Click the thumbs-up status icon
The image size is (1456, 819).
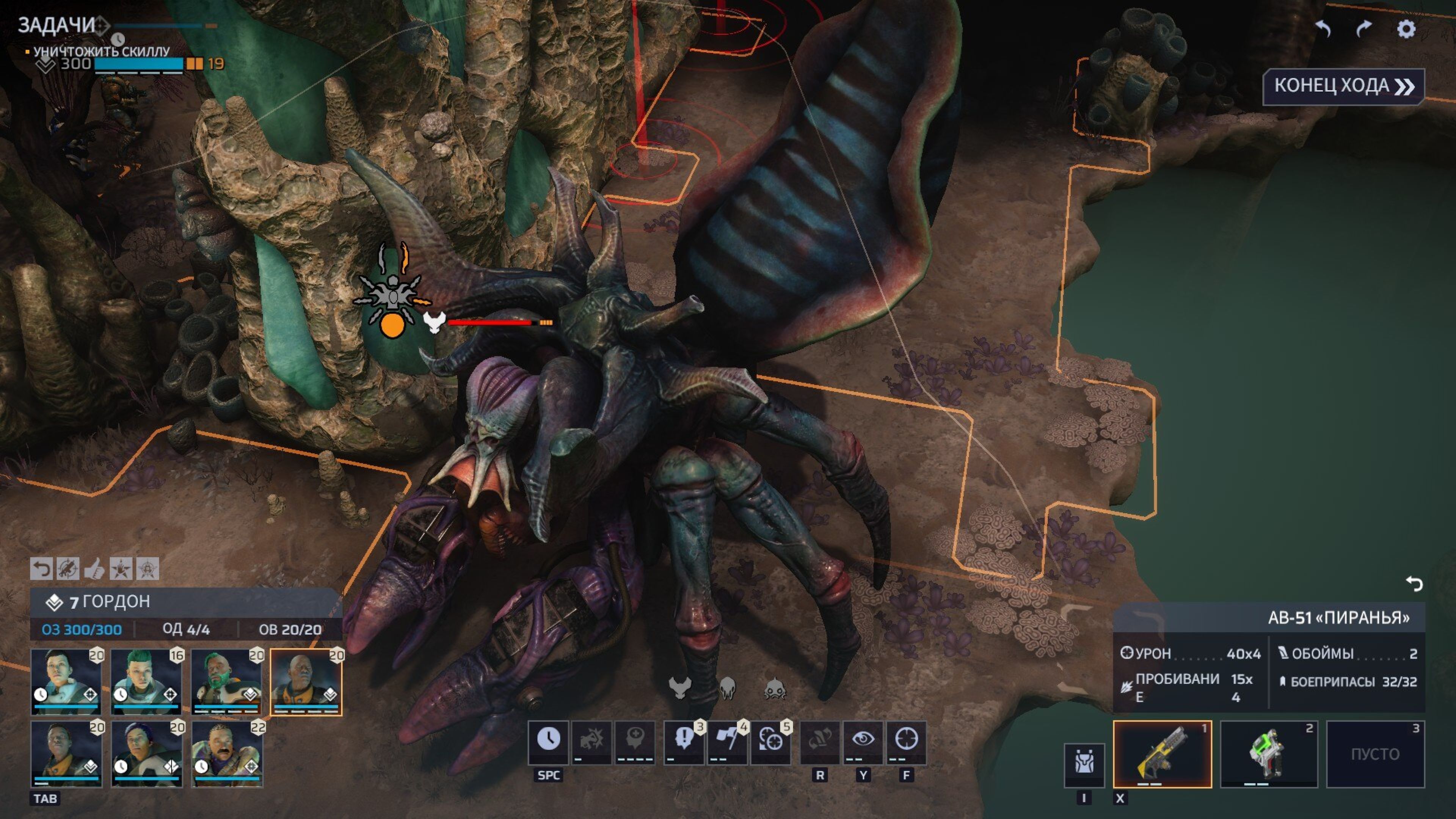click(x=94, y=569)
